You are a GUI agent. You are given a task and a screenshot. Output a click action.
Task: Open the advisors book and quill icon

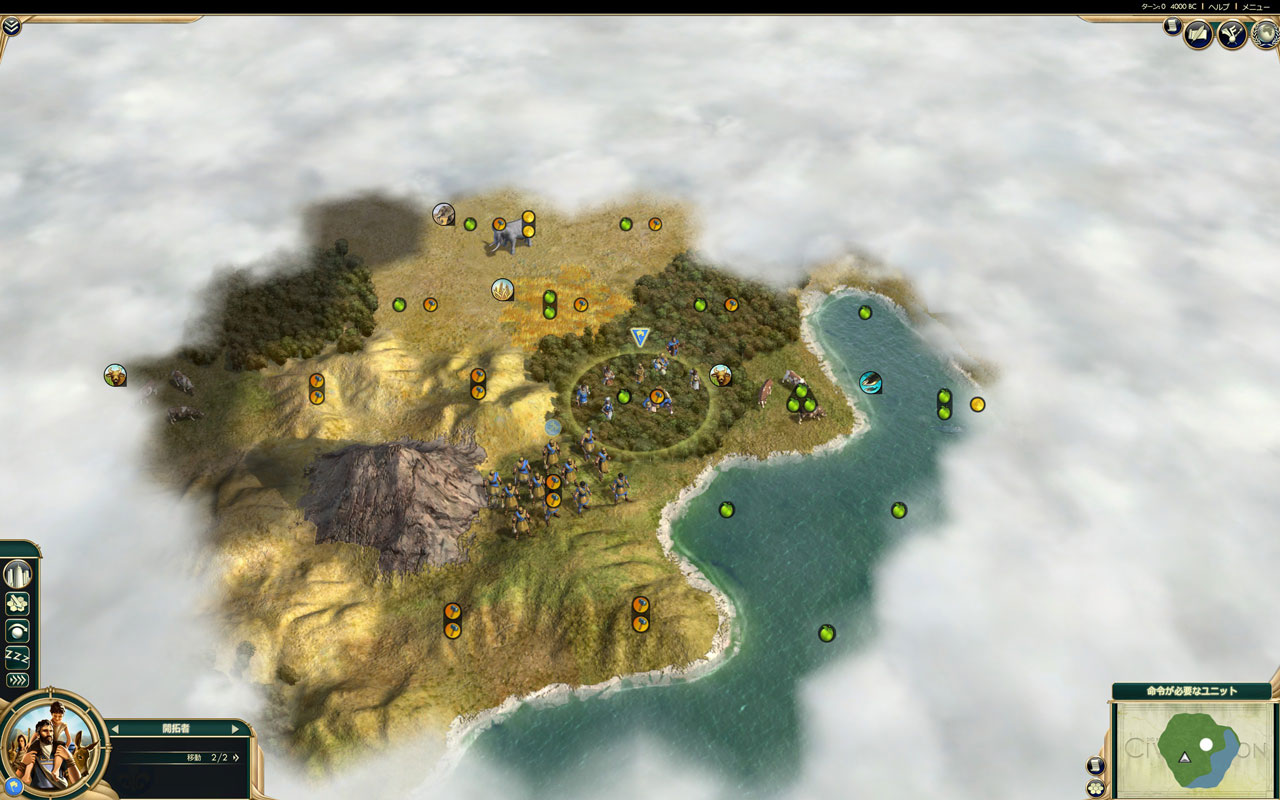pyautogui.click(x=1199, y=35)
